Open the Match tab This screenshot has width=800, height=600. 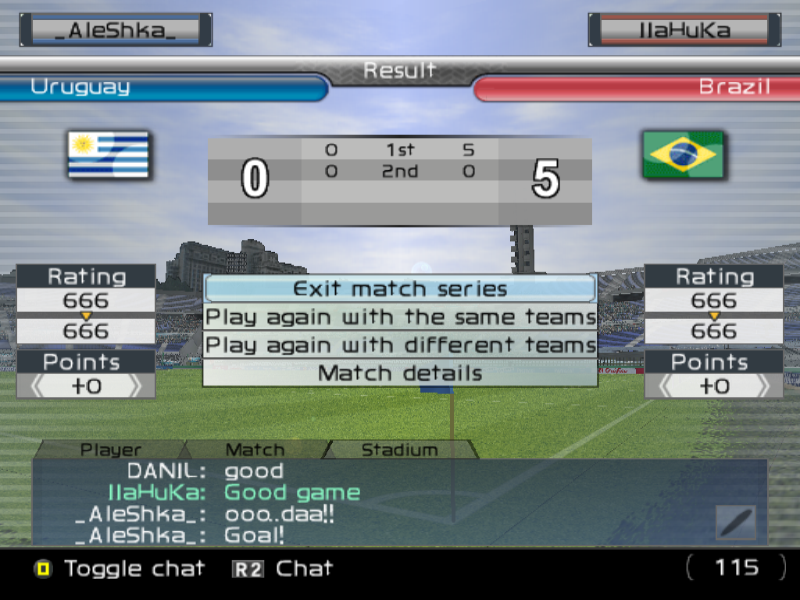[x=255, y=450]
